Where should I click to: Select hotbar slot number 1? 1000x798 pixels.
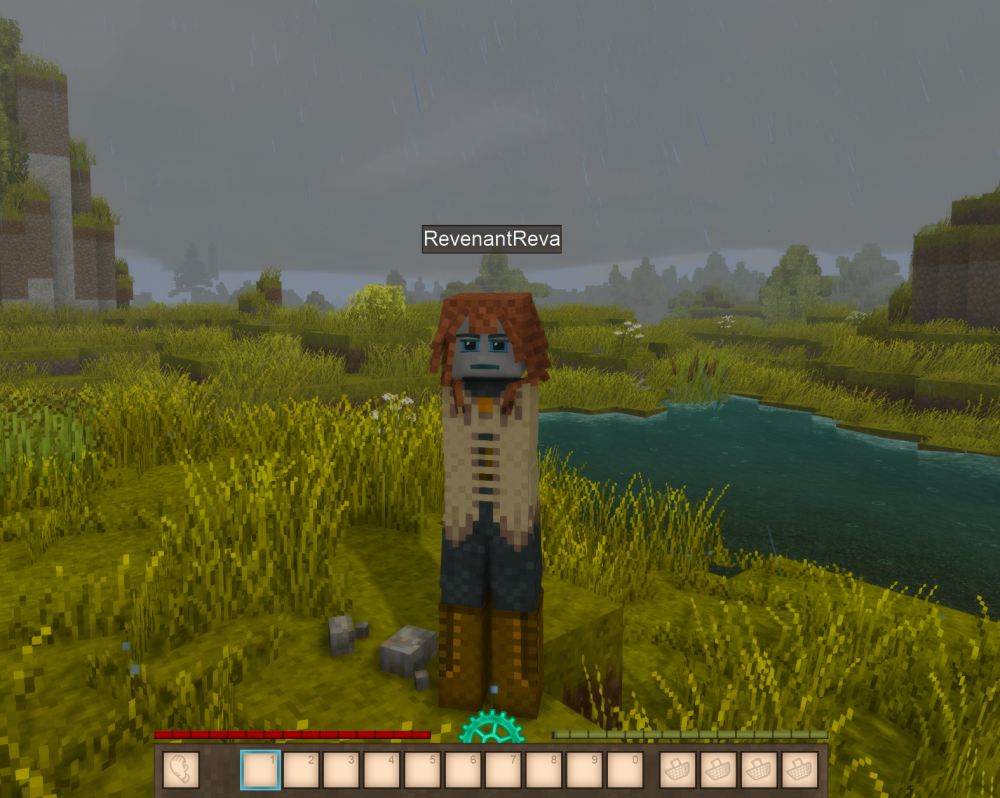click(x=261, y=770)
